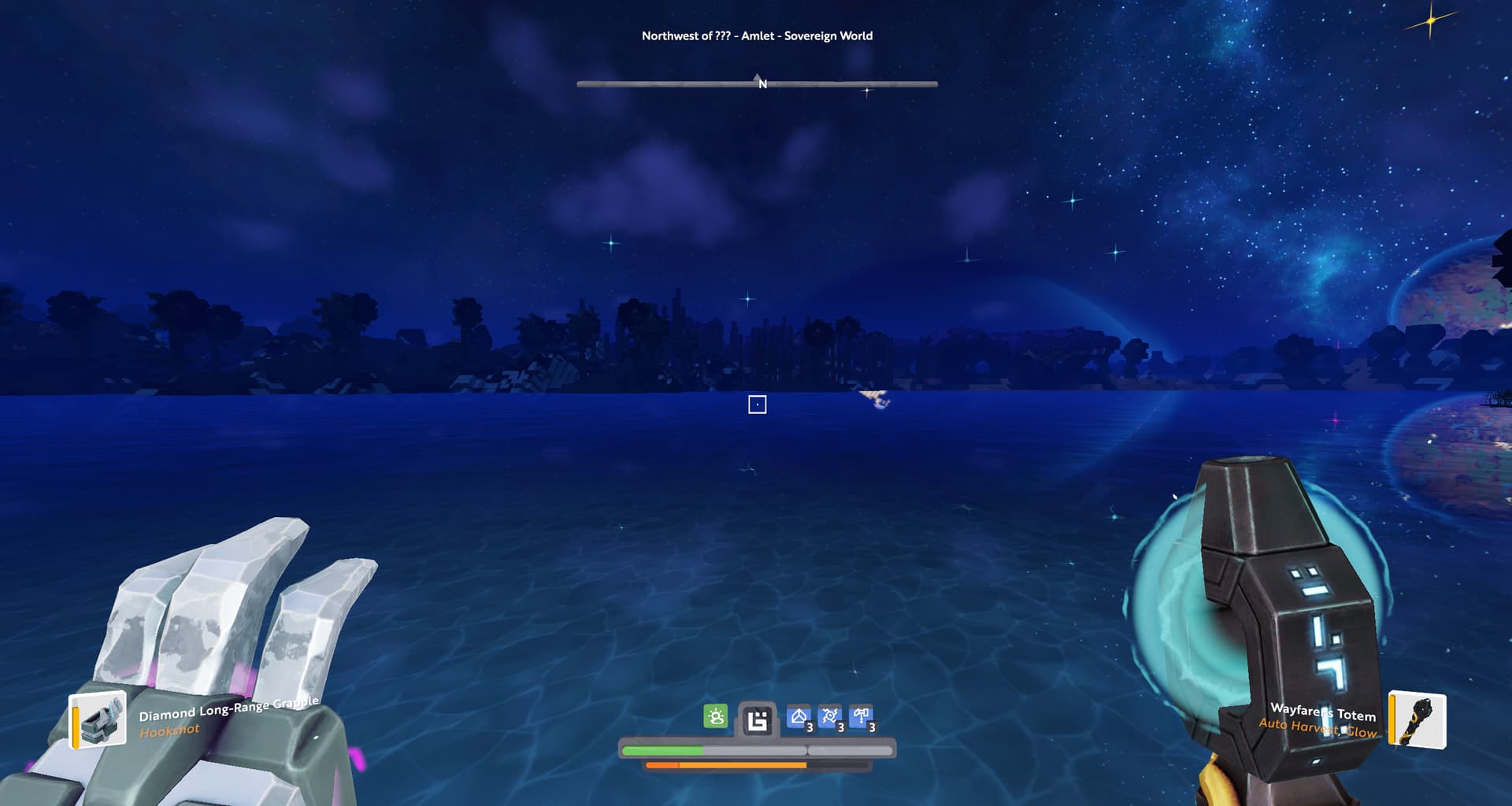Click the green glowing figure status icon
The image size is (1512, 806).
(x=715, y=716)
